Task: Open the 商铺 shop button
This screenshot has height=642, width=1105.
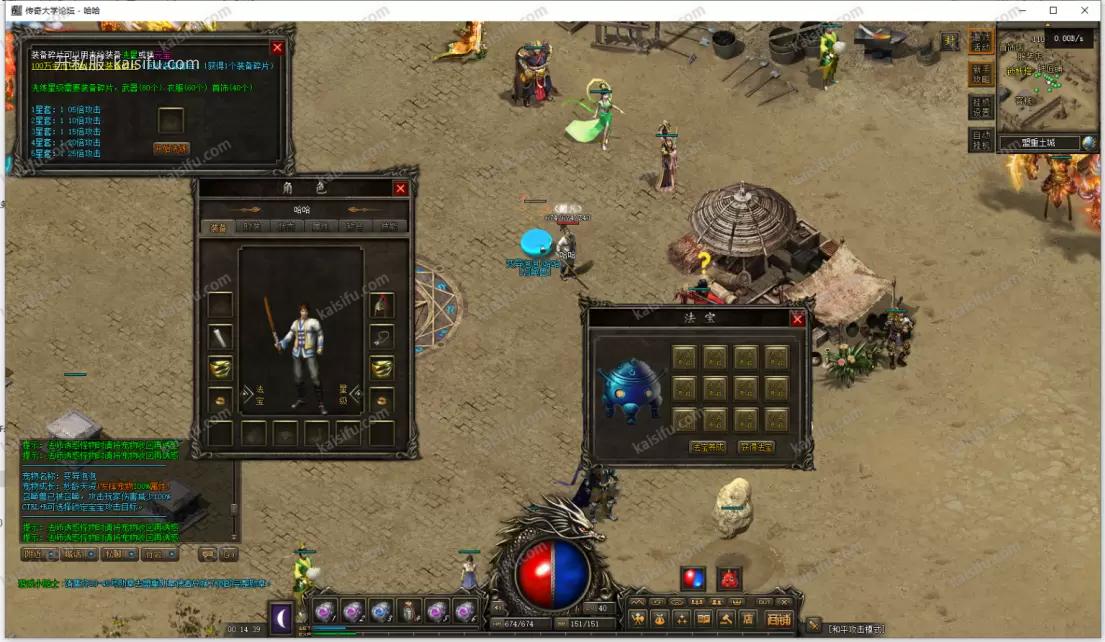Action: click(777, 618)
